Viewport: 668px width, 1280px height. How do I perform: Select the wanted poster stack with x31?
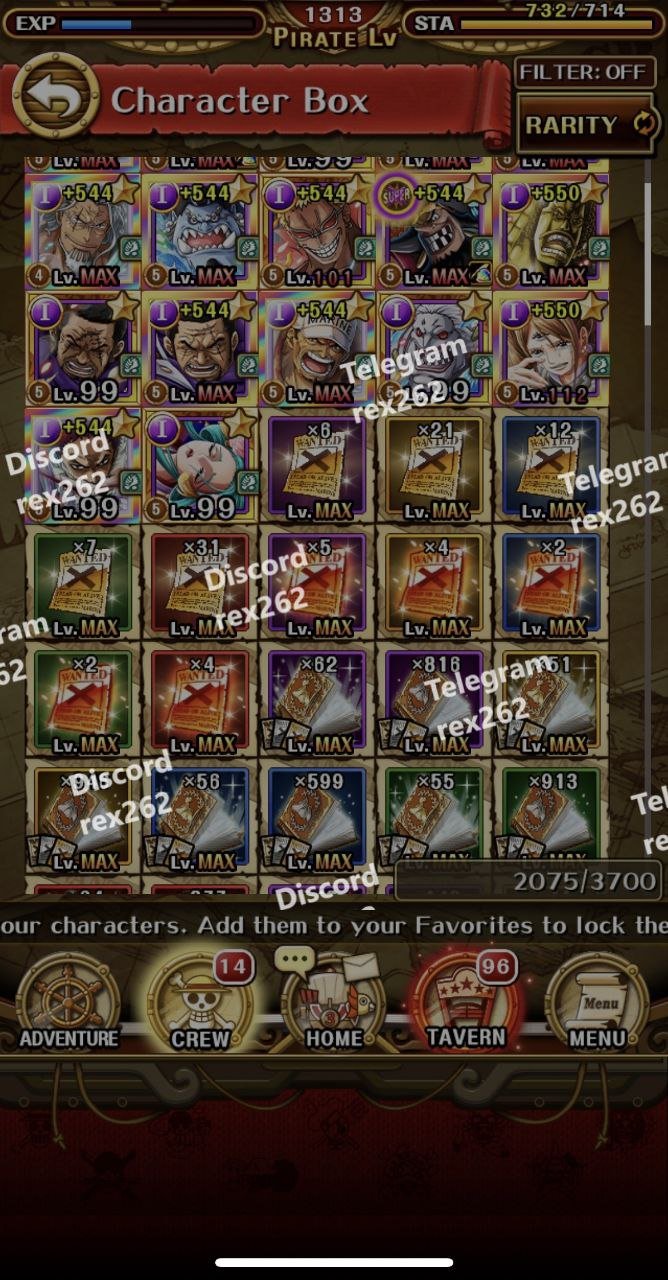[200, 584]
